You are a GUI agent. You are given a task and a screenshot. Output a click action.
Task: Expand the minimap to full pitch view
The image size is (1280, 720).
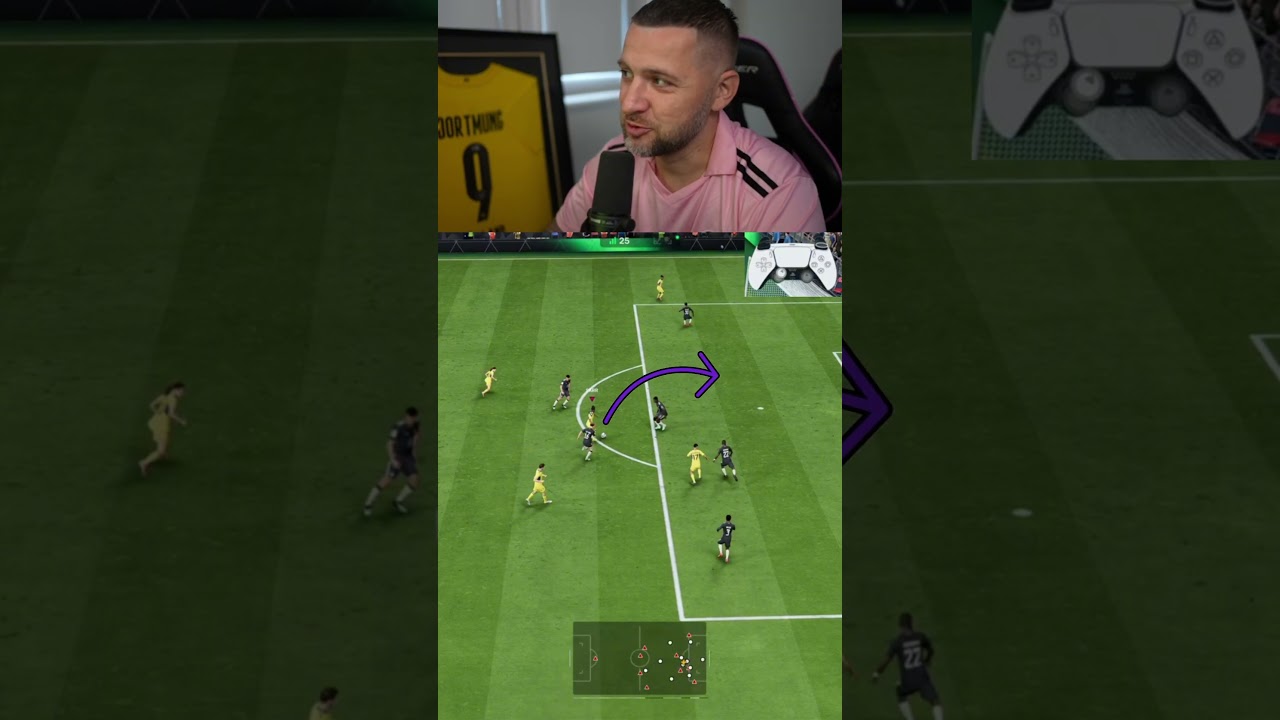(640, 660)
